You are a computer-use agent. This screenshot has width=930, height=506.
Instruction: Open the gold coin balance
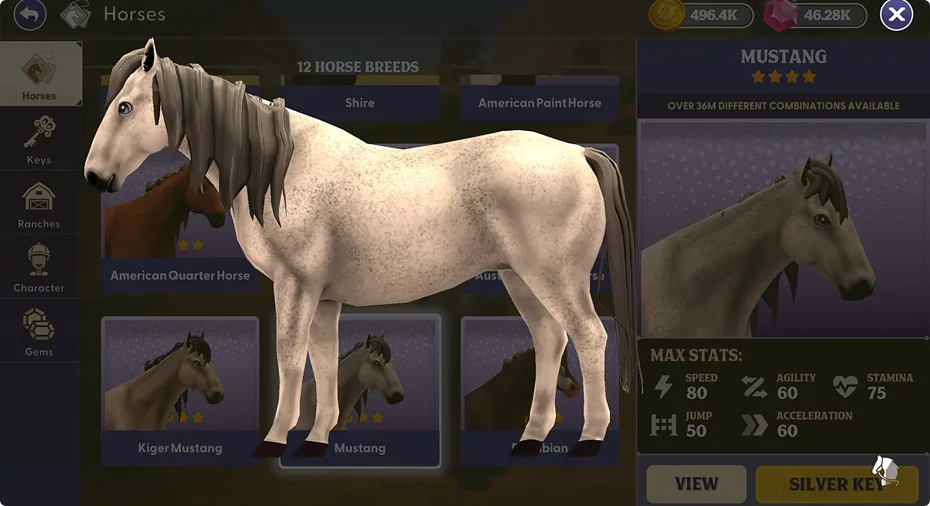tap(700, 15)
